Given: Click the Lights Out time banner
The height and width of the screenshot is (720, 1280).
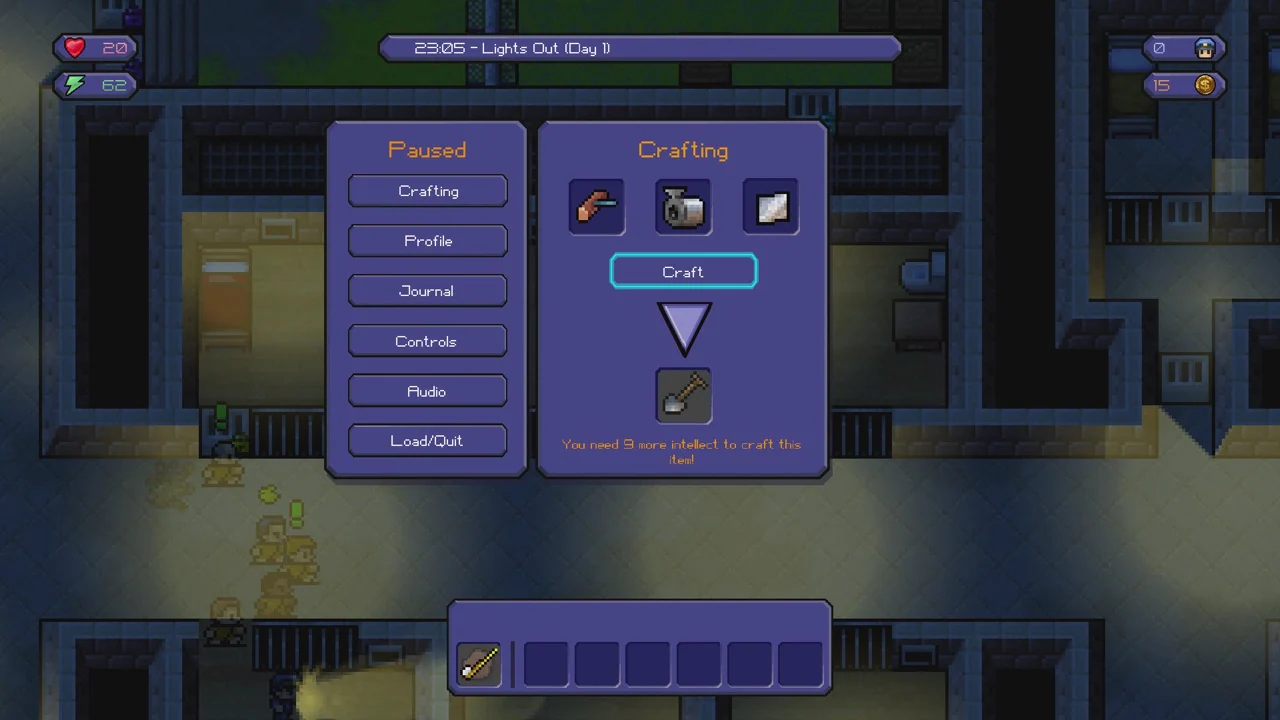Looking at the screenshot, I should coord(640,48).
